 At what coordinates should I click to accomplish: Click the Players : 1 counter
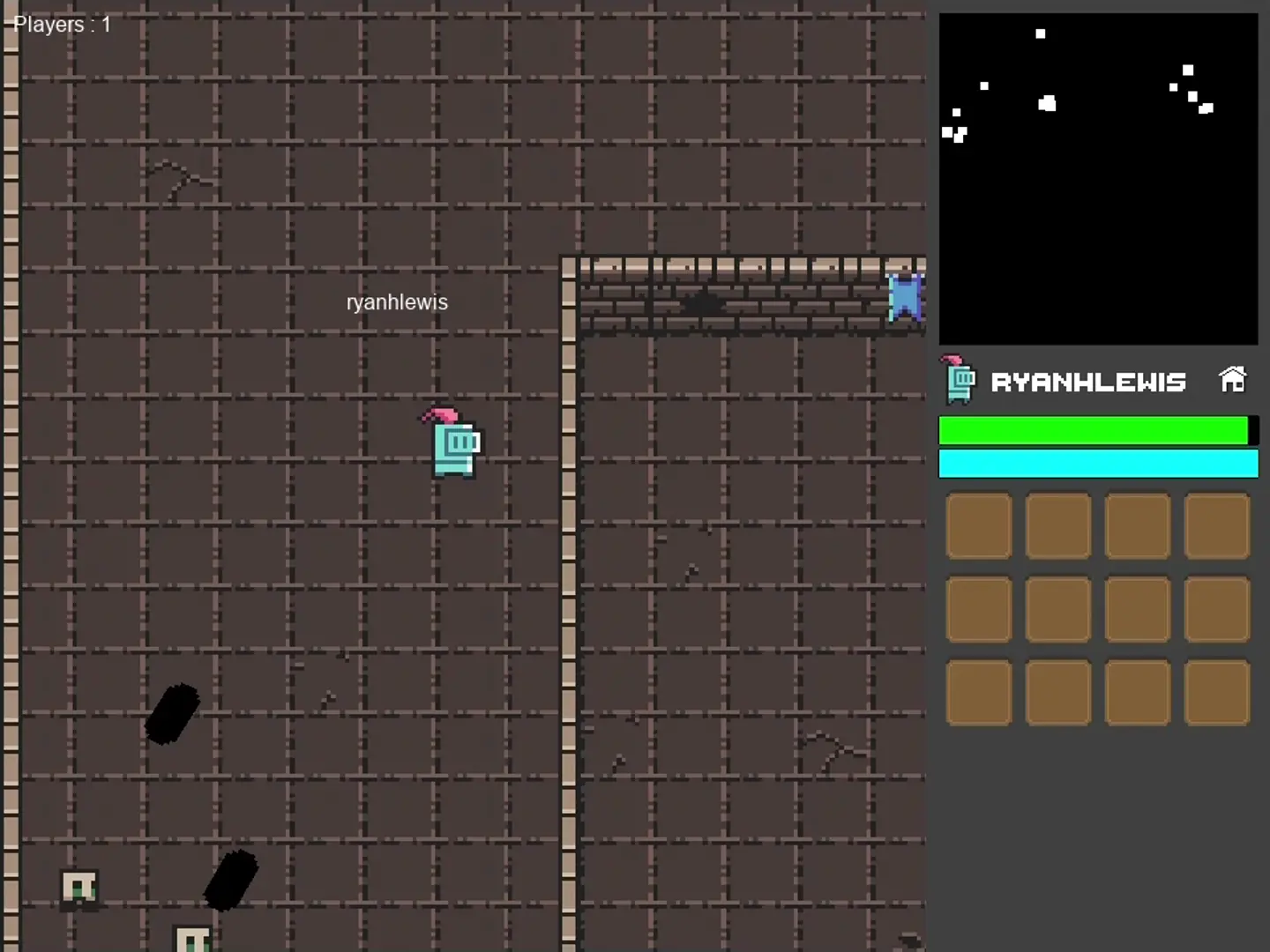(59, 24)
